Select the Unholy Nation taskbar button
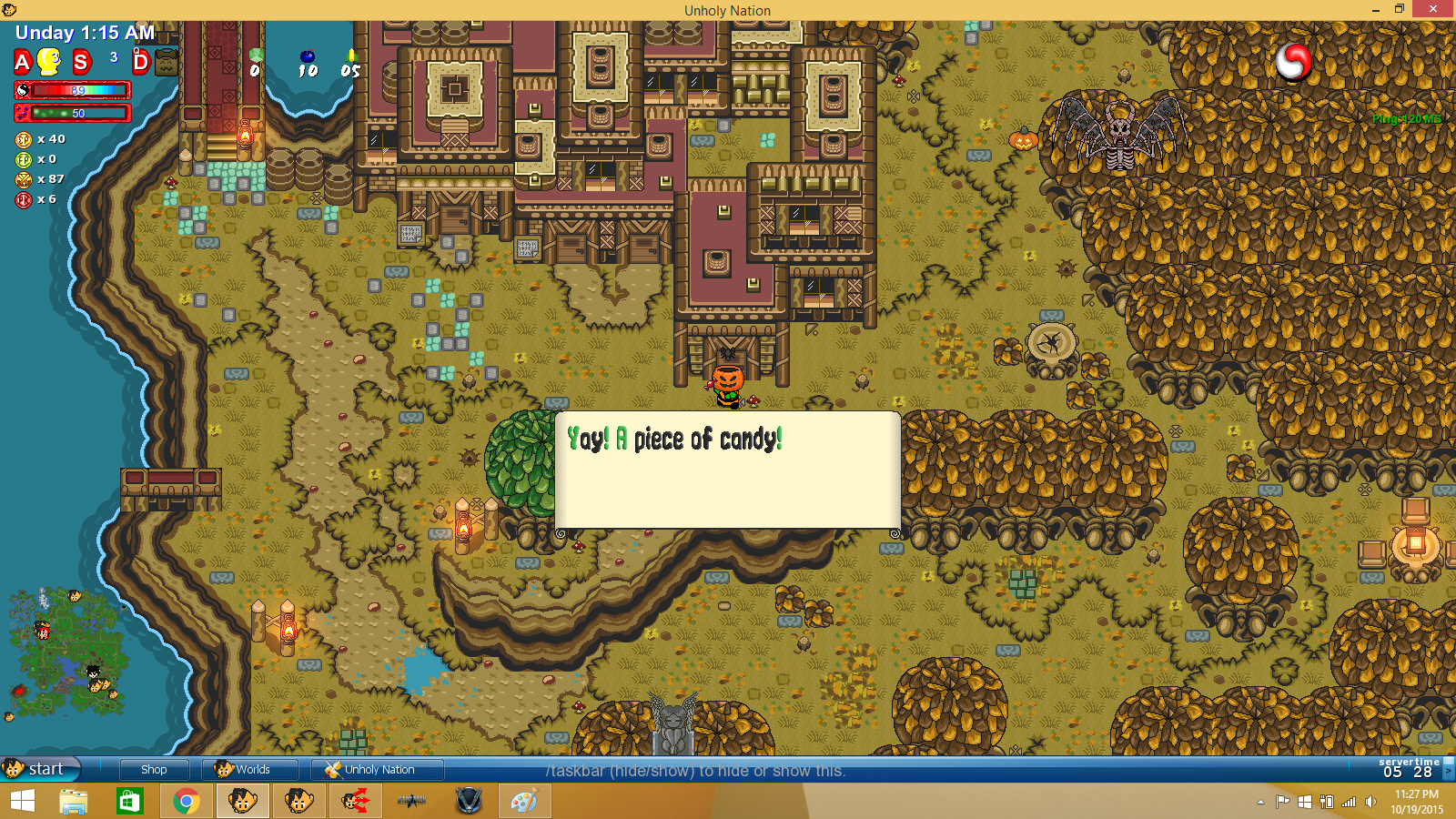 coord(377,769)
